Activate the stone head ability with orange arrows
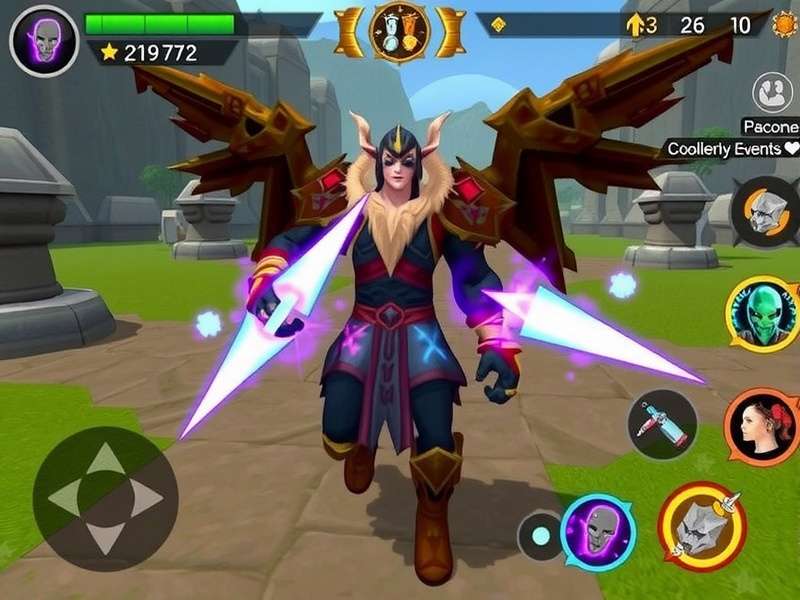The image size is (800, 600). pos(765,210)
